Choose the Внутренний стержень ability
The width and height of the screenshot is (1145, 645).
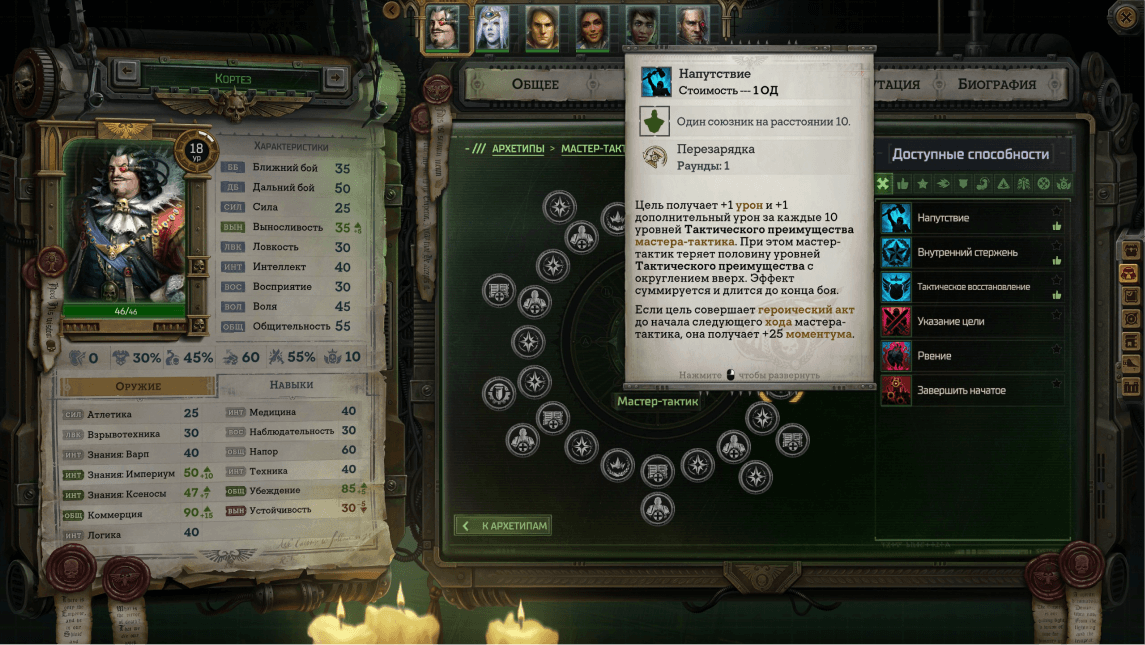[965, 253]
